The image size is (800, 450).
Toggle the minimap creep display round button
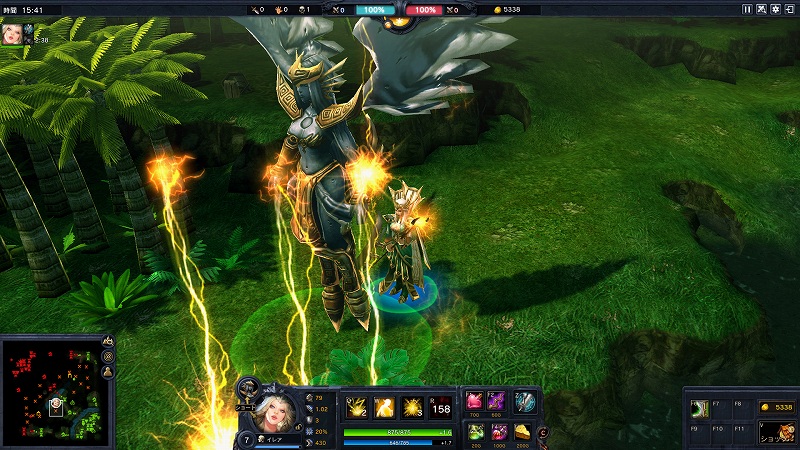(x=108, y=356)
